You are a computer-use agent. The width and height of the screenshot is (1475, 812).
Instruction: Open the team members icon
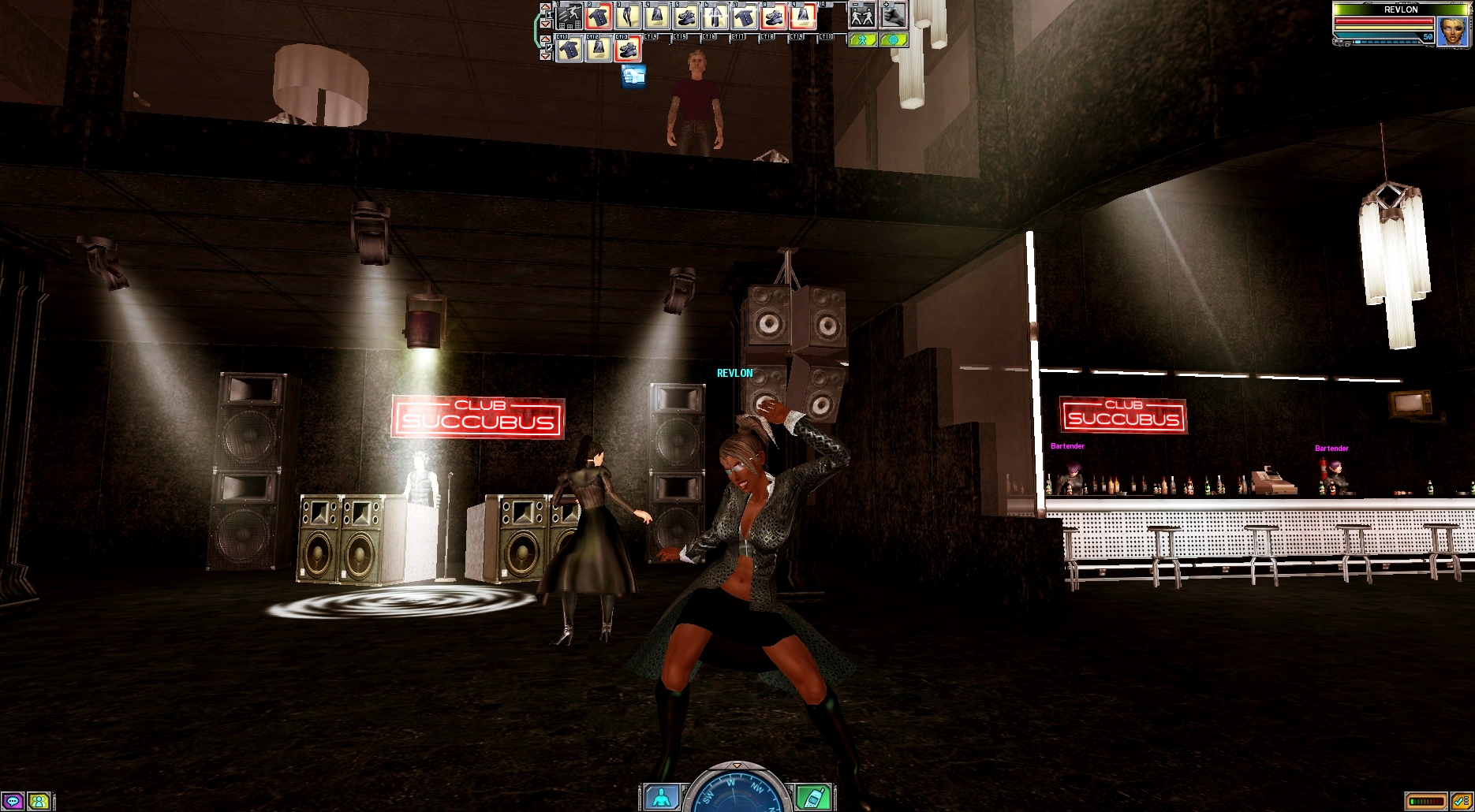(x=38, y=802)
